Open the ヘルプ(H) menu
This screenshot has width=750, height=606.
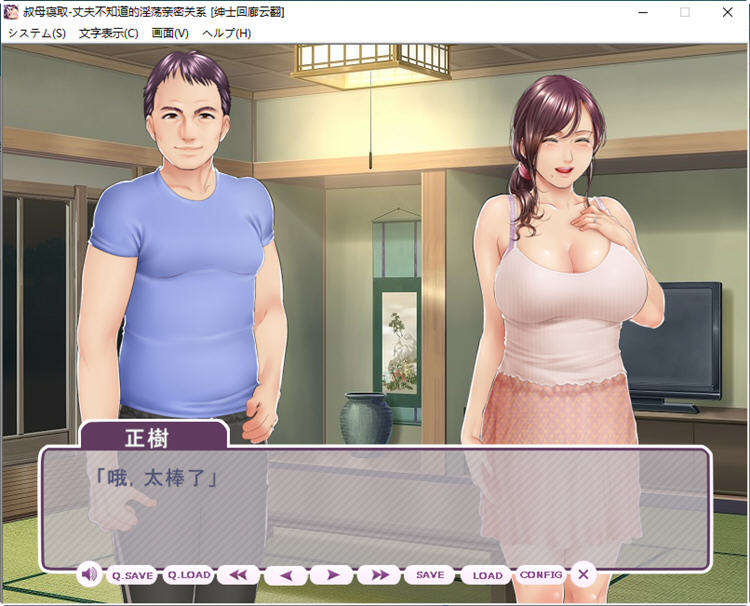click(227, 33)
